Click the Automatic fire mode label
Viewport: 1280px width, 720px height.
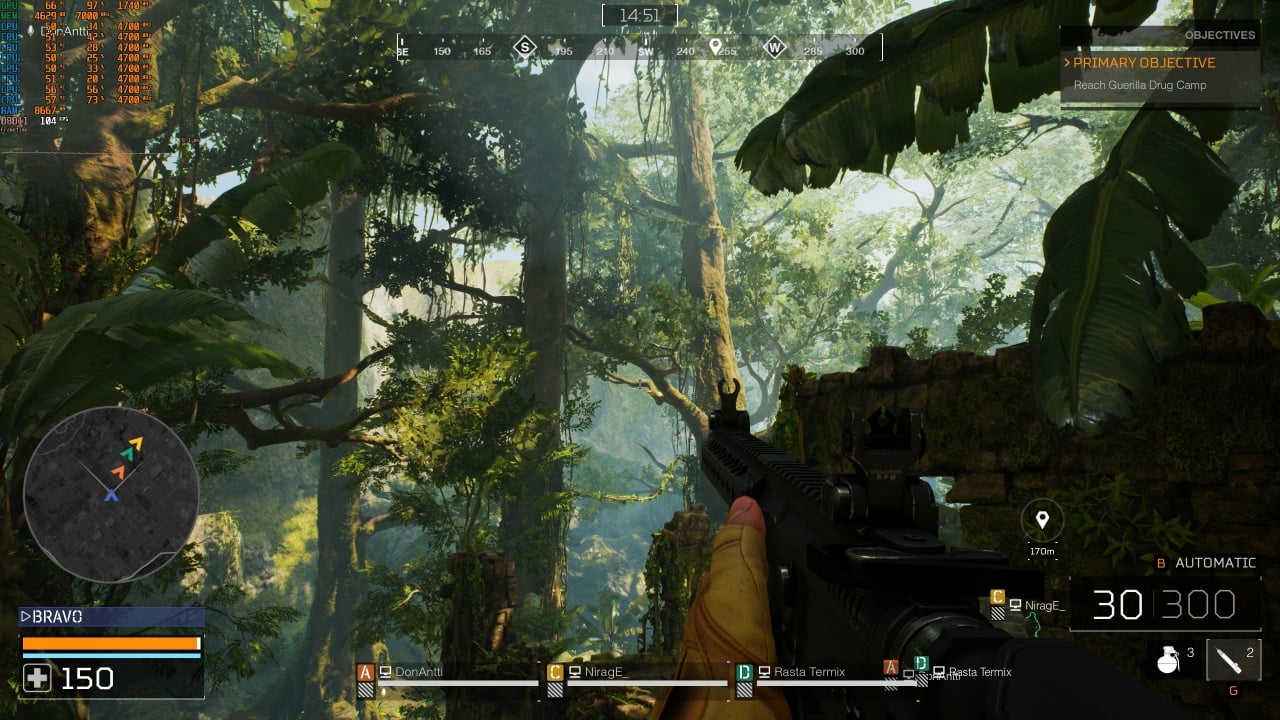pos(1214,563)
